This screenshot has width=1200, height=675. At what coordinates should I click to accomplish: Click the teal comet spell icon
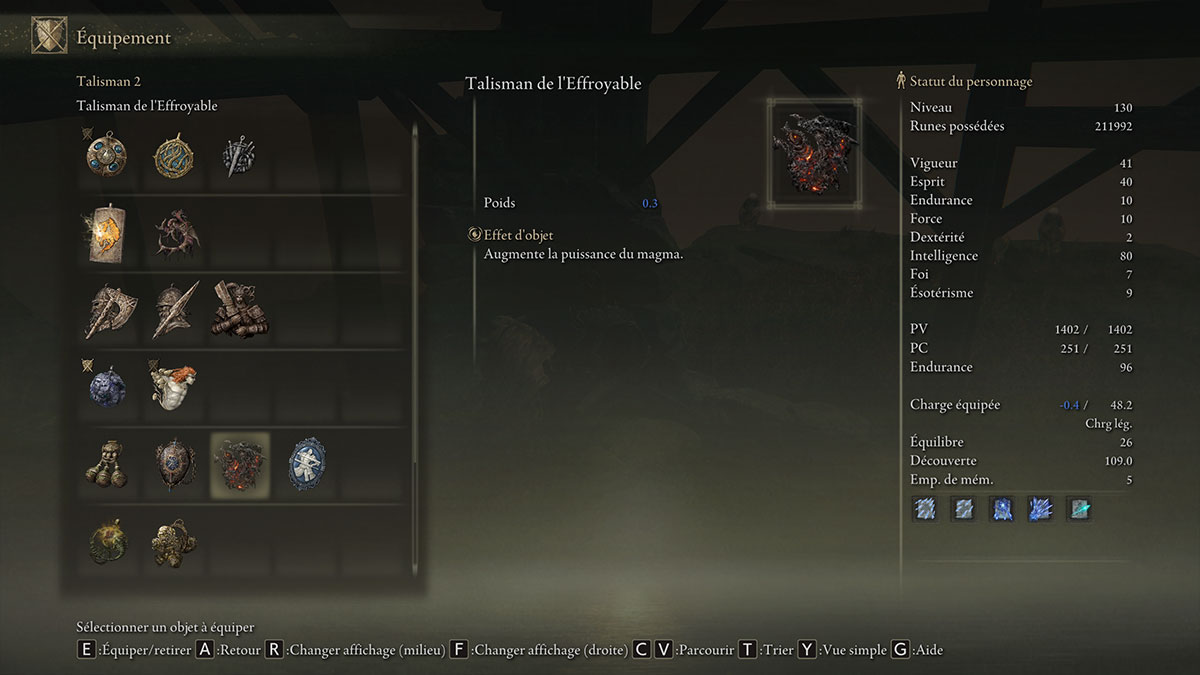pyautogui.click(x=1079, y=509)
